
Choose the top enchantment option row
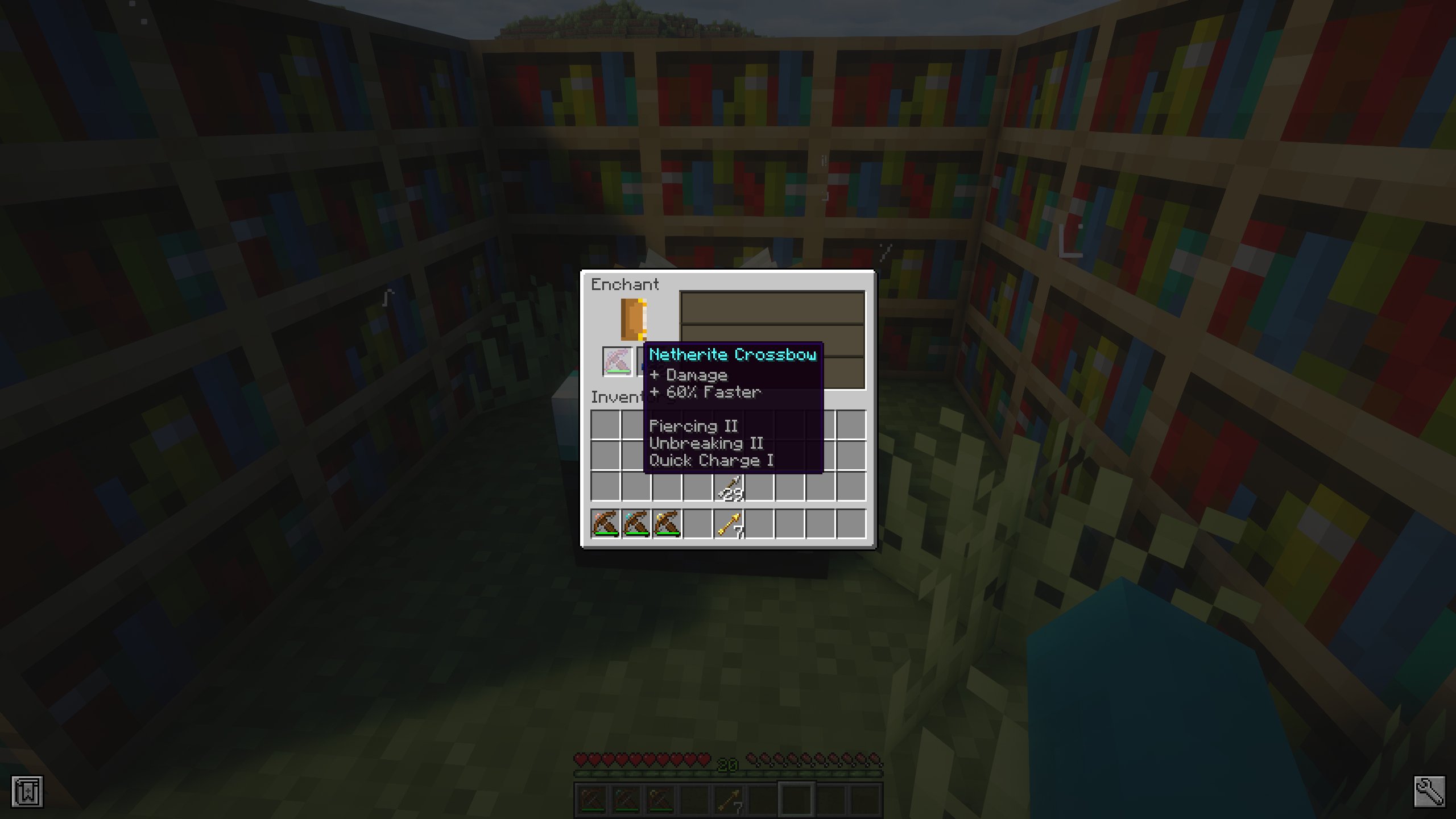pos(771,307)
